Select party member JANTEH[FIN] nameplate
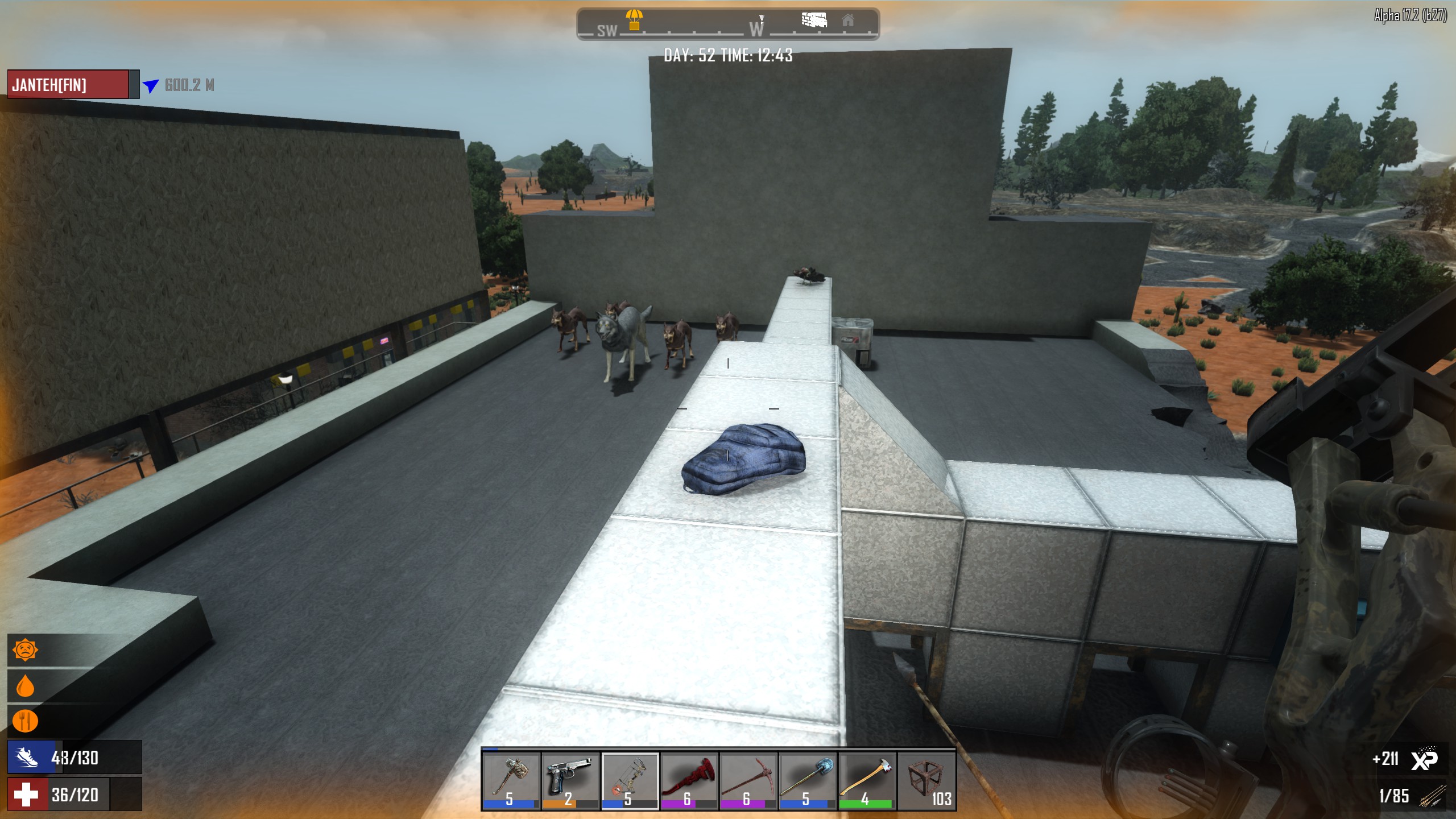The image size is (1456, 819). (68, 85)
